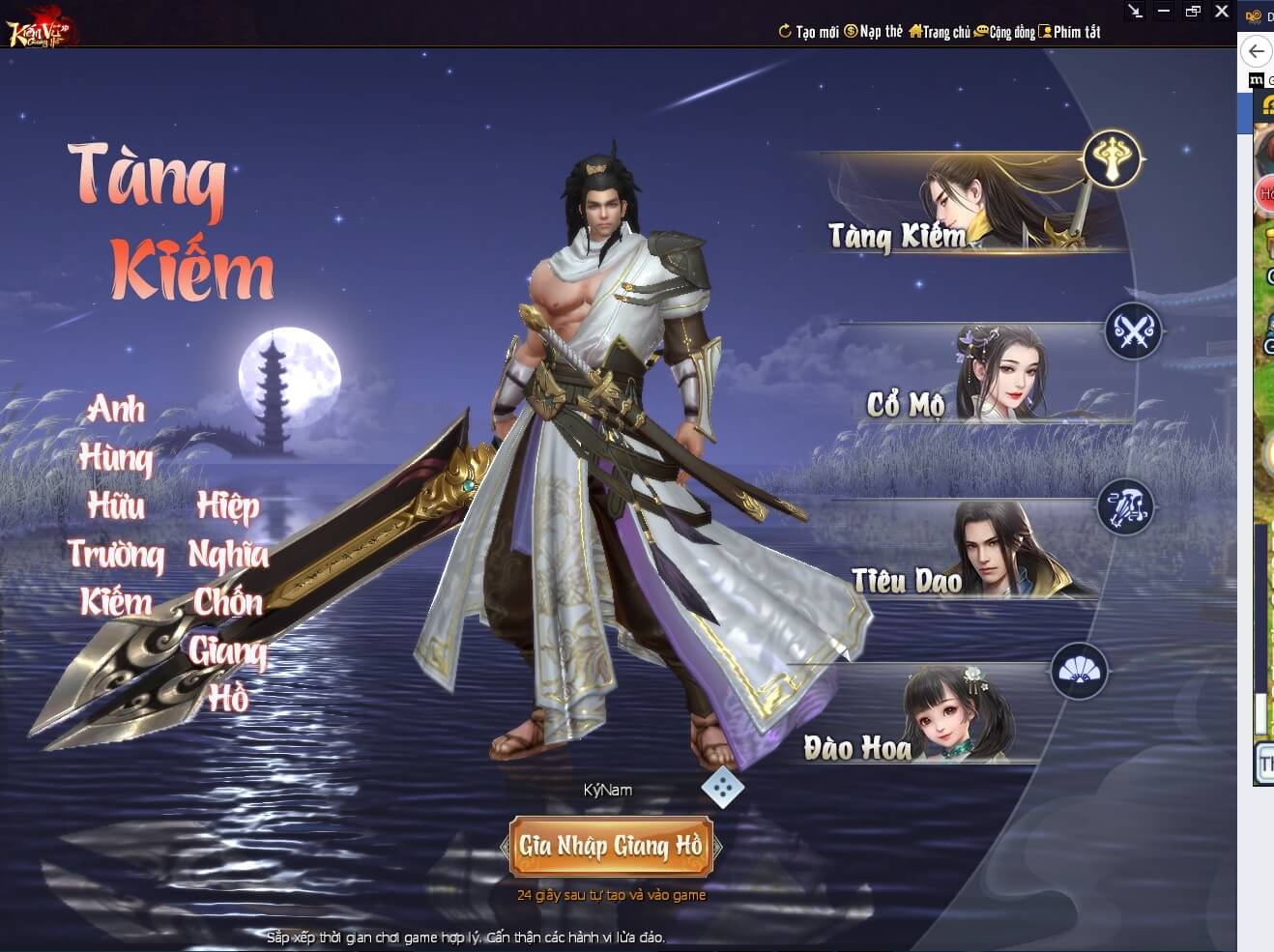Viewport: 1274px width, 952px height.
Task: Minimize the game window
Action: point(1164,12)
